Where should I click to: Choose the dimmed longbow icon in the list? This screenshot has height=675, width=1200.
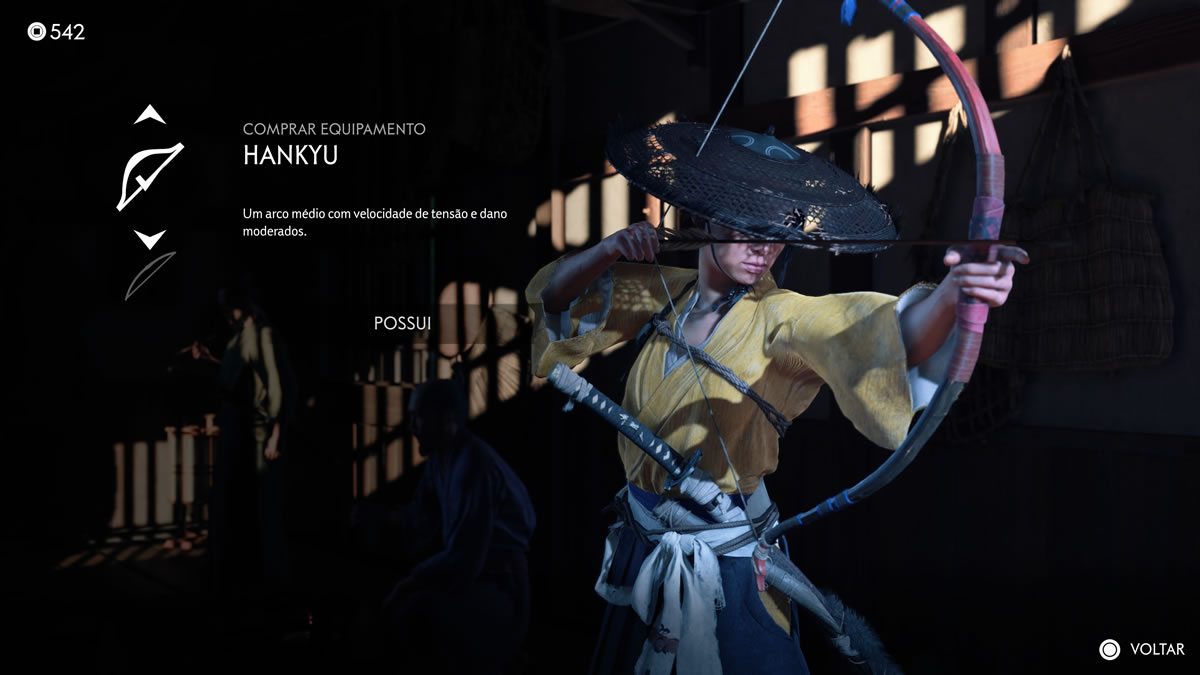pyautogui.click(x=150, y=275)
